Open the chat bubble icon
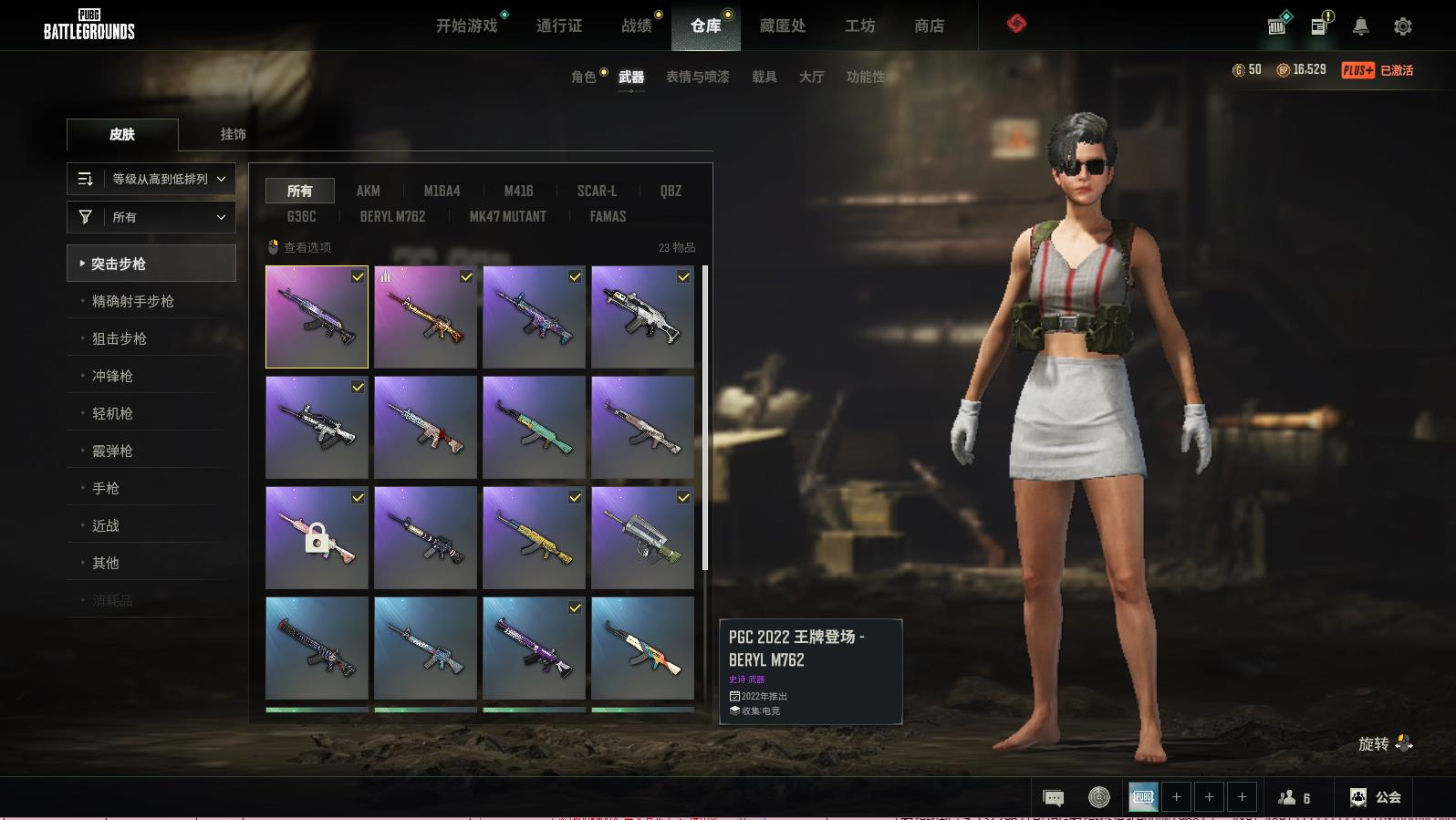Screen dimensions: 1456x820 pos(1053,798)
